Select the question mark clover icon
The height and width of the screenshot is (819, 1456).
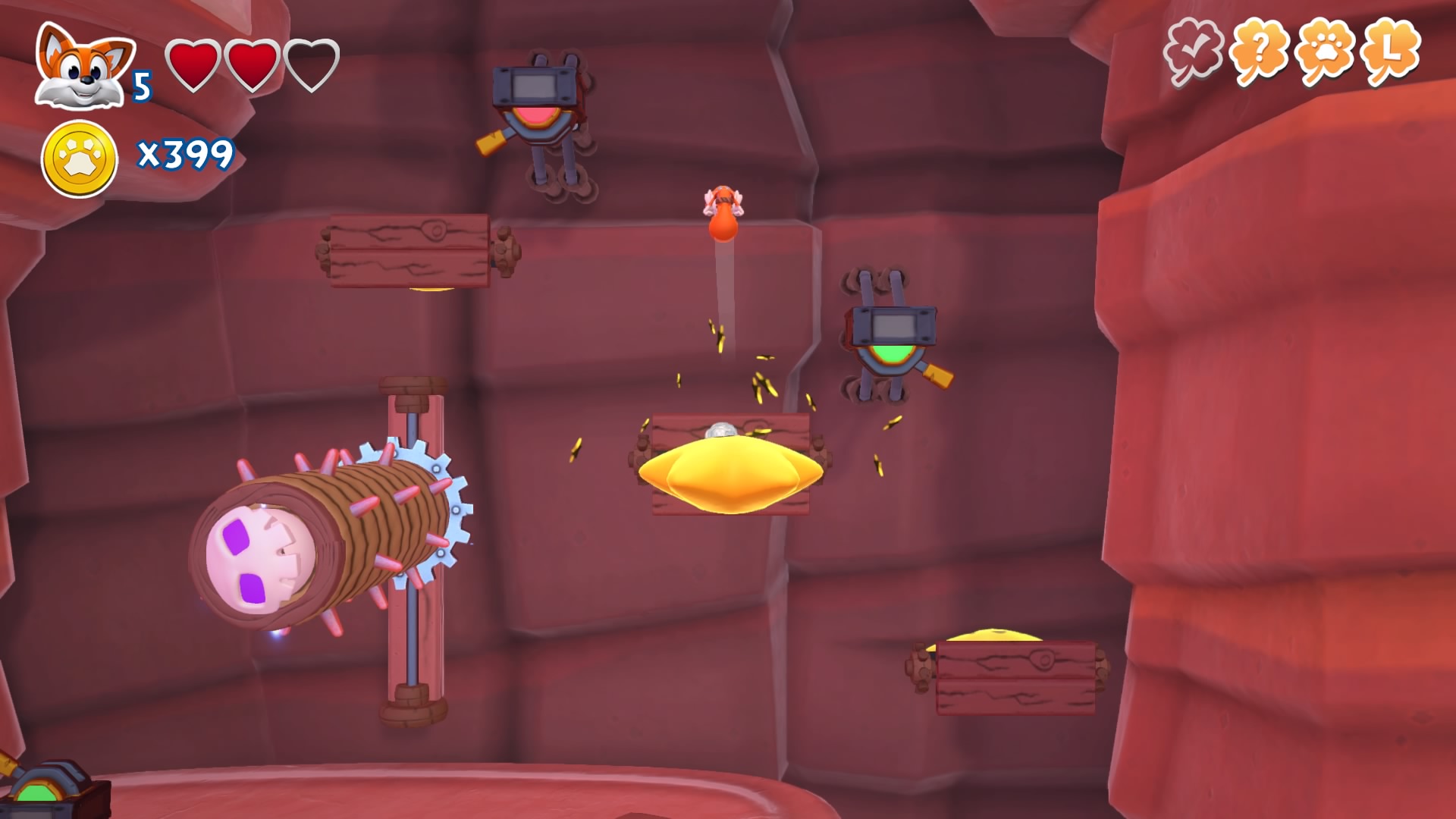(1259, 52)
